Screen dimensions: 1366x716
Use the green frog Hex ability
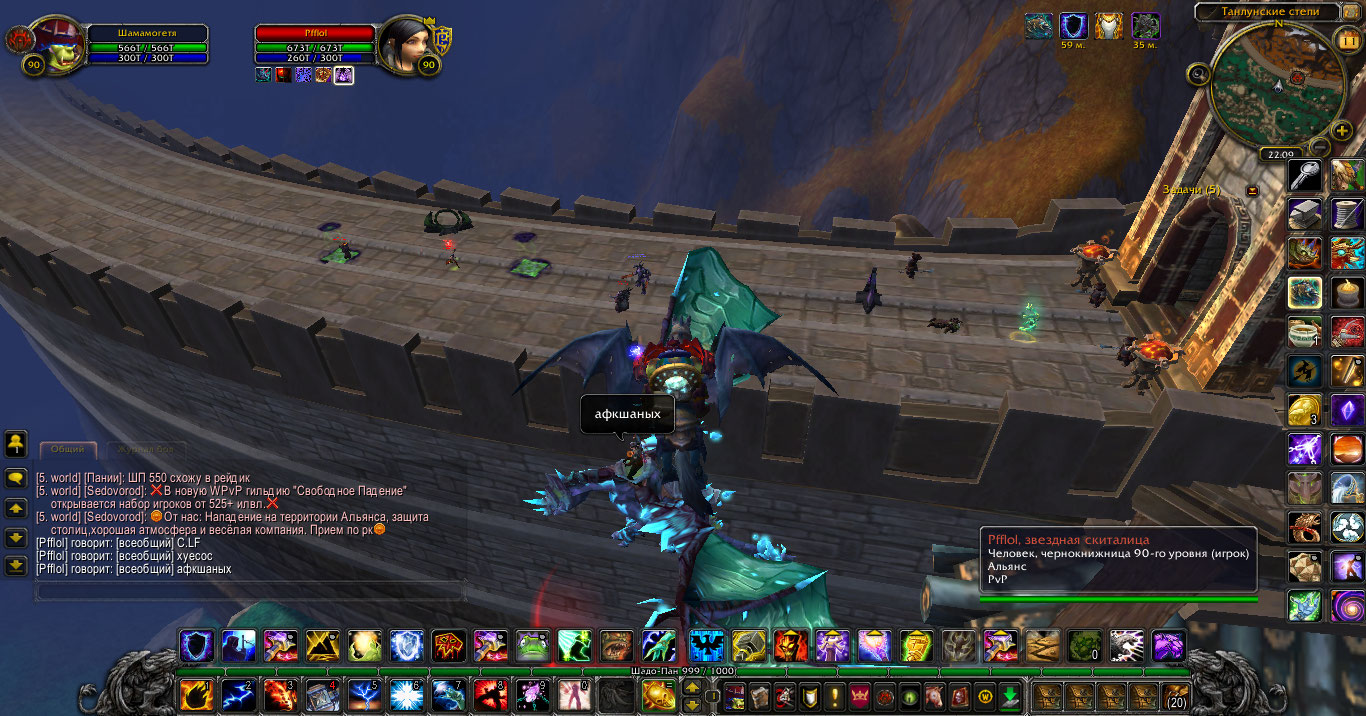[x=531, y=646]
